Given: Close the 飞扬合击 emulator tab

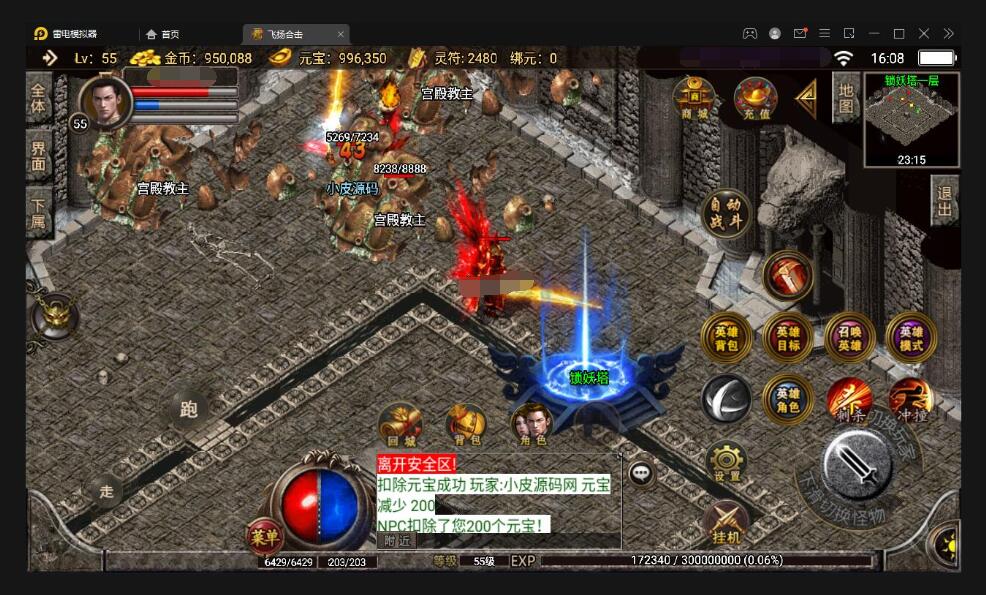Looking at the screenshot, I should tap(340, 33).
